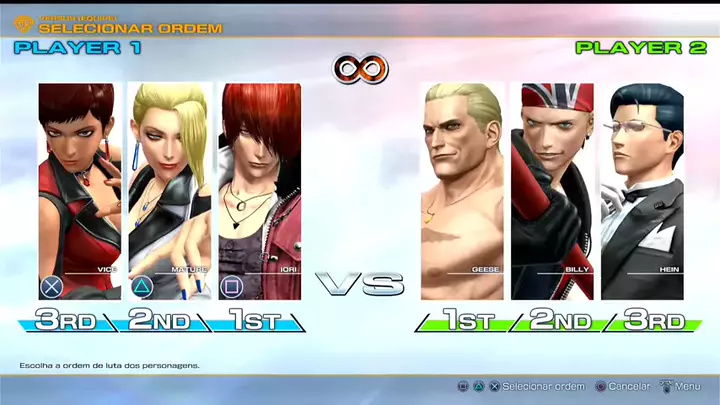The image size is (720, 405).
Task: Click Player 2's green 3RD order label
Action: (655, 321)
